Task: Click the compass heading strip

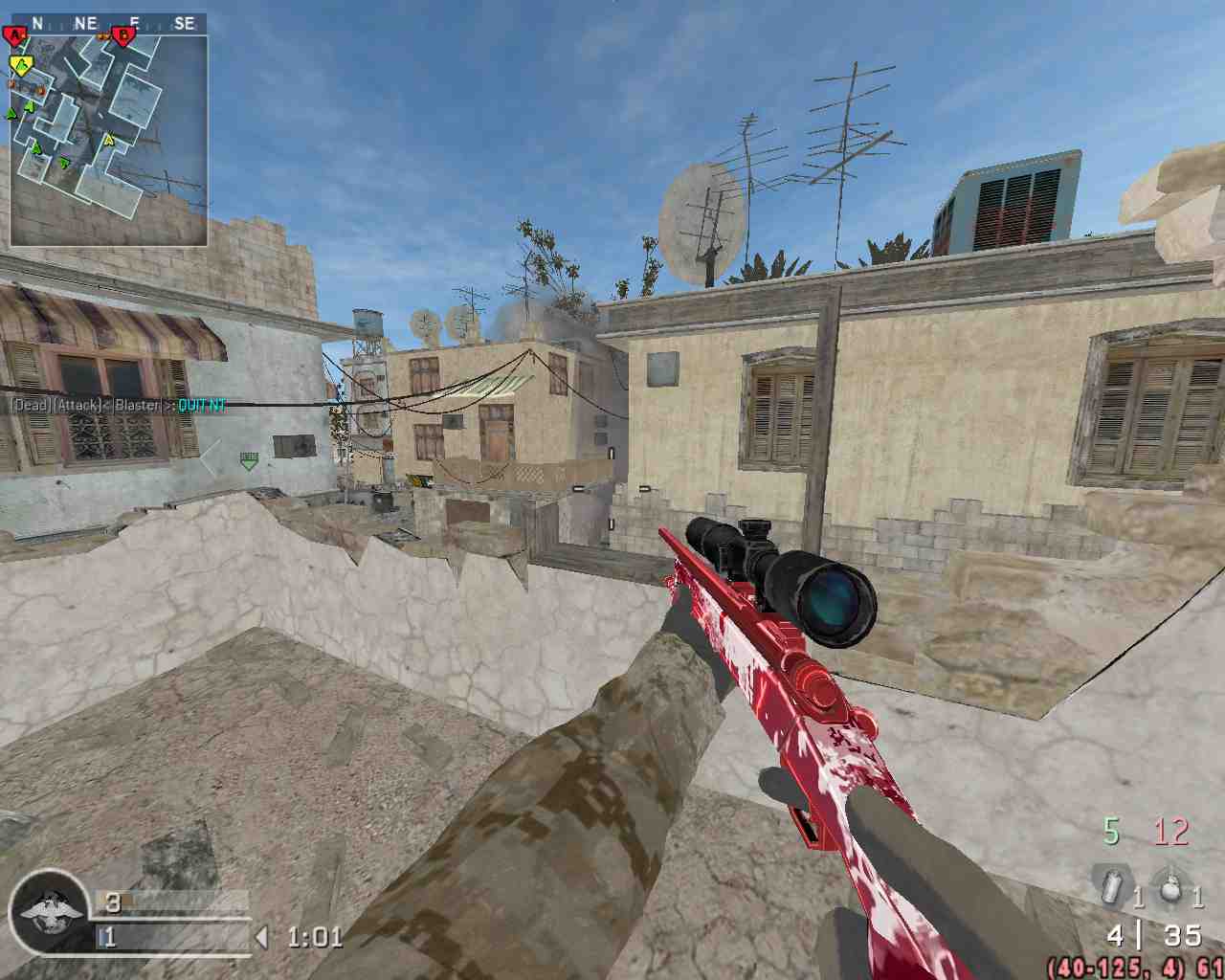Action: tap(108, 23)
